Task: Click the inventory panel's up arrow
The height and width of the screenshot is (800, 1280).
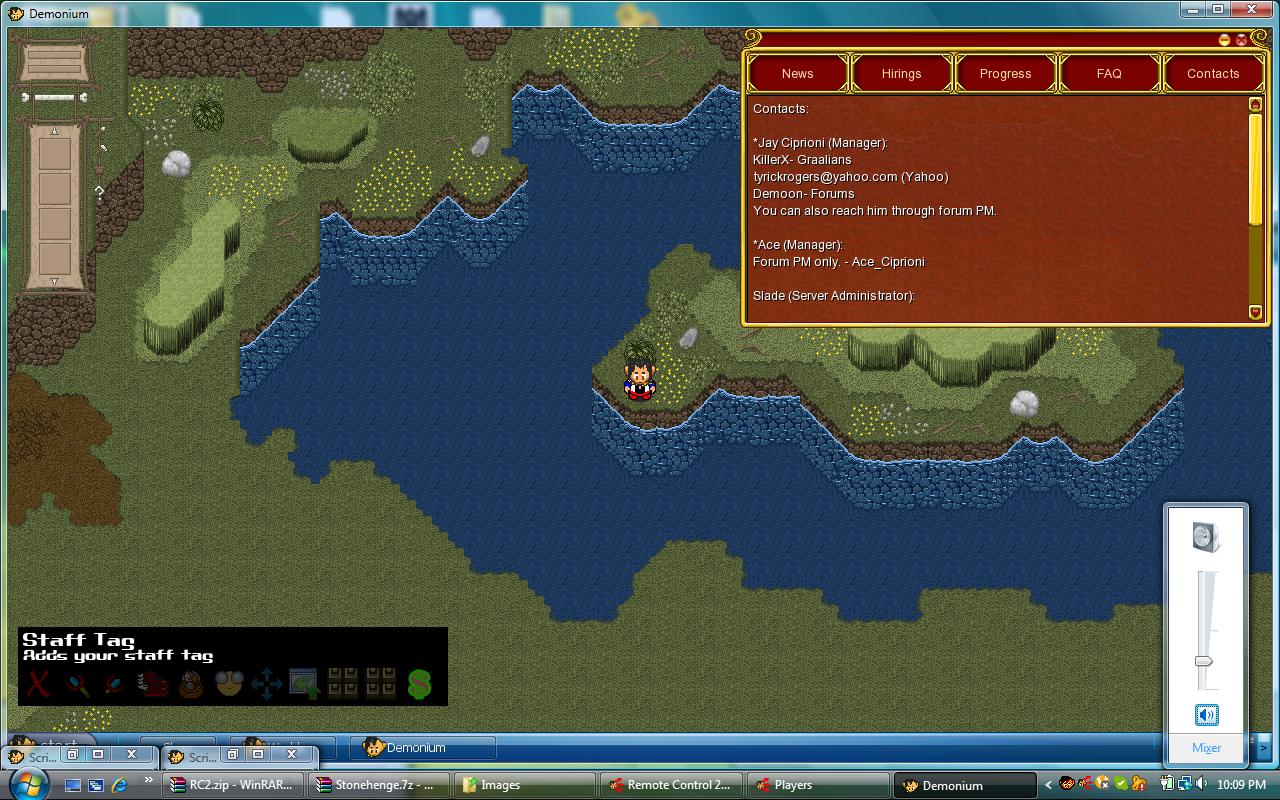Action: coord(55,132)
